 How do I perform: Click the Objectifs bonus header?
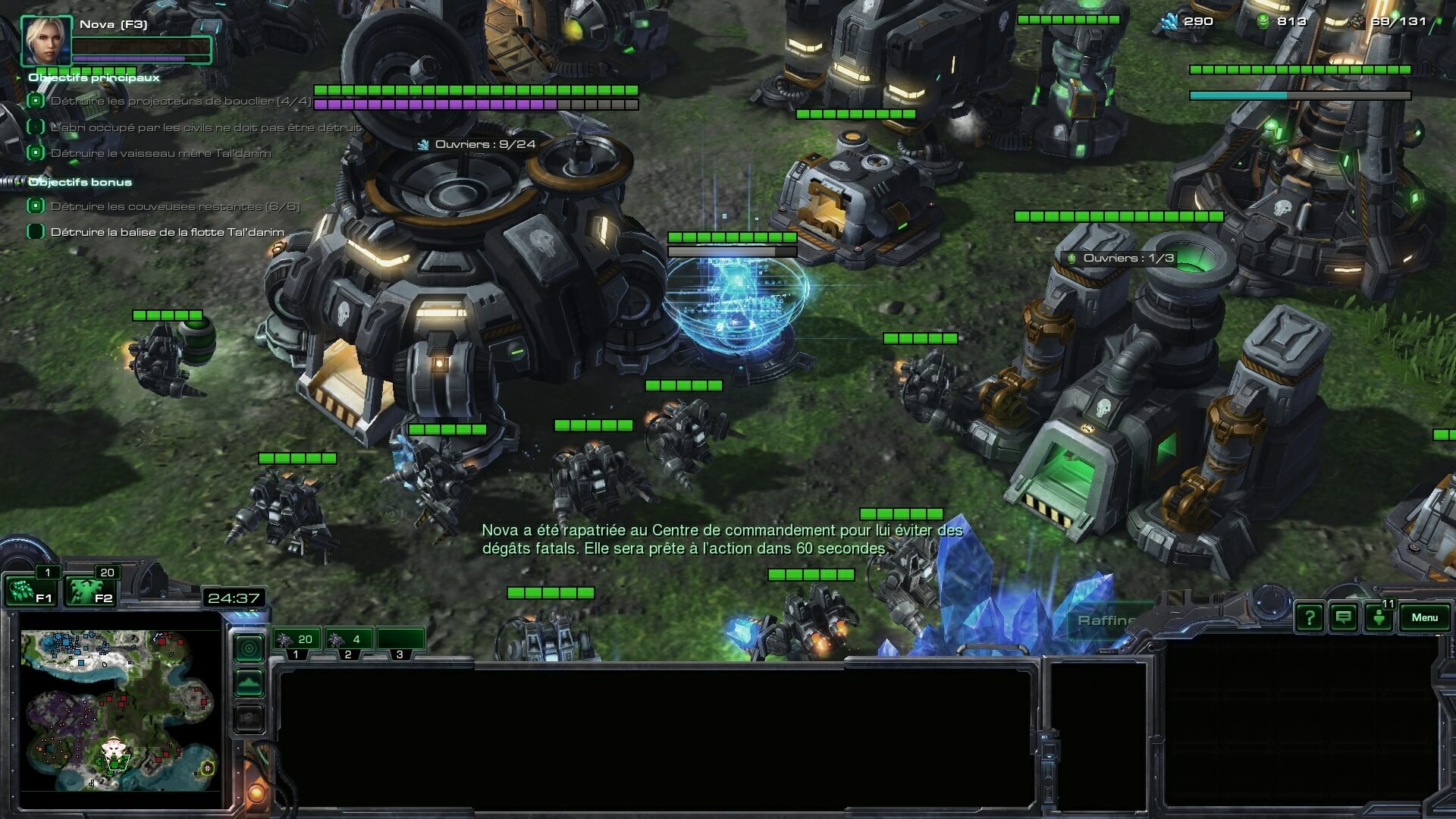[x=80, y=182]
